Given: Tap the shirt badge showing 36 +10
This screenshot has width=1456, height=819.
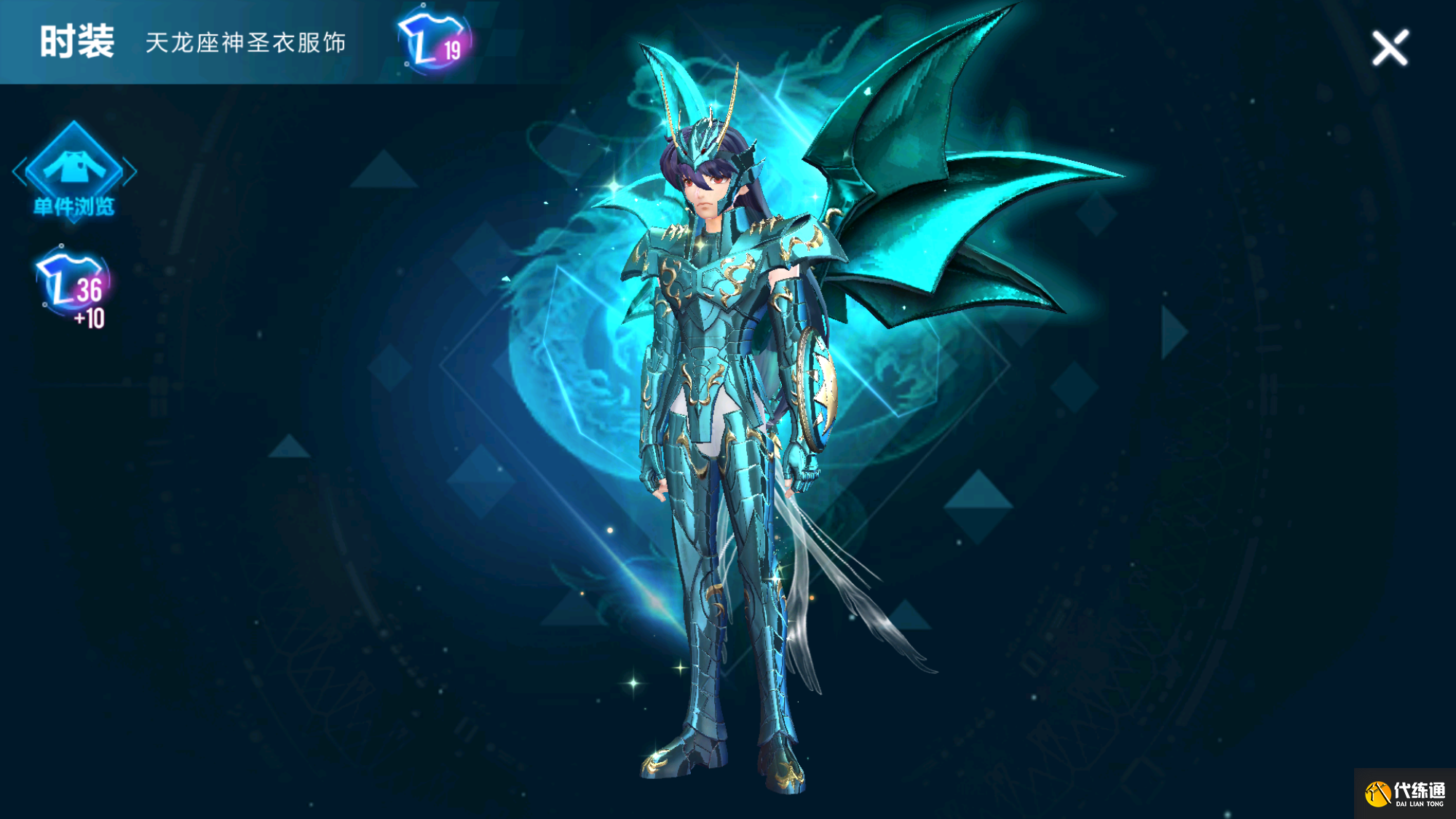Looking at the screenshot, I should 74,286.
